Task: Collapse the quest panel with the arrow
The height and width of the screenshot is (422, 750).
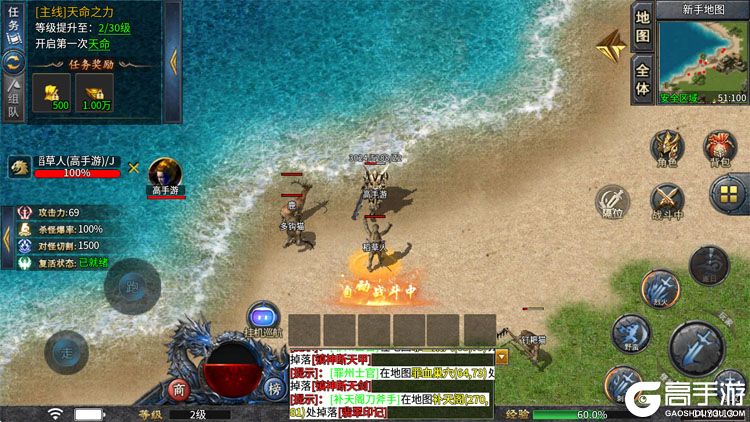Action: pyautogui.click(x=173, y=58)
